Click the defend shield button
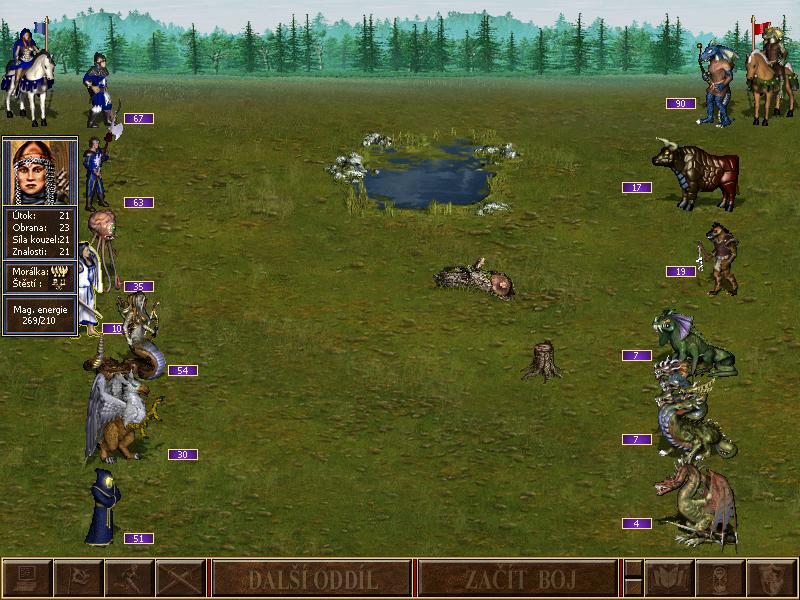 (x=771, y=578)
